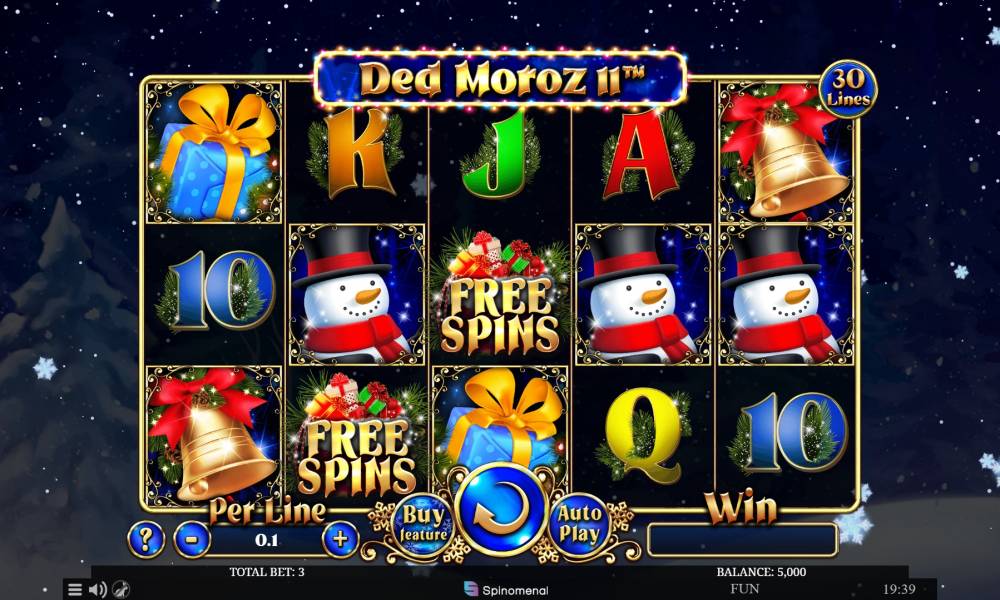Activate Auto Play

(581, 523)
